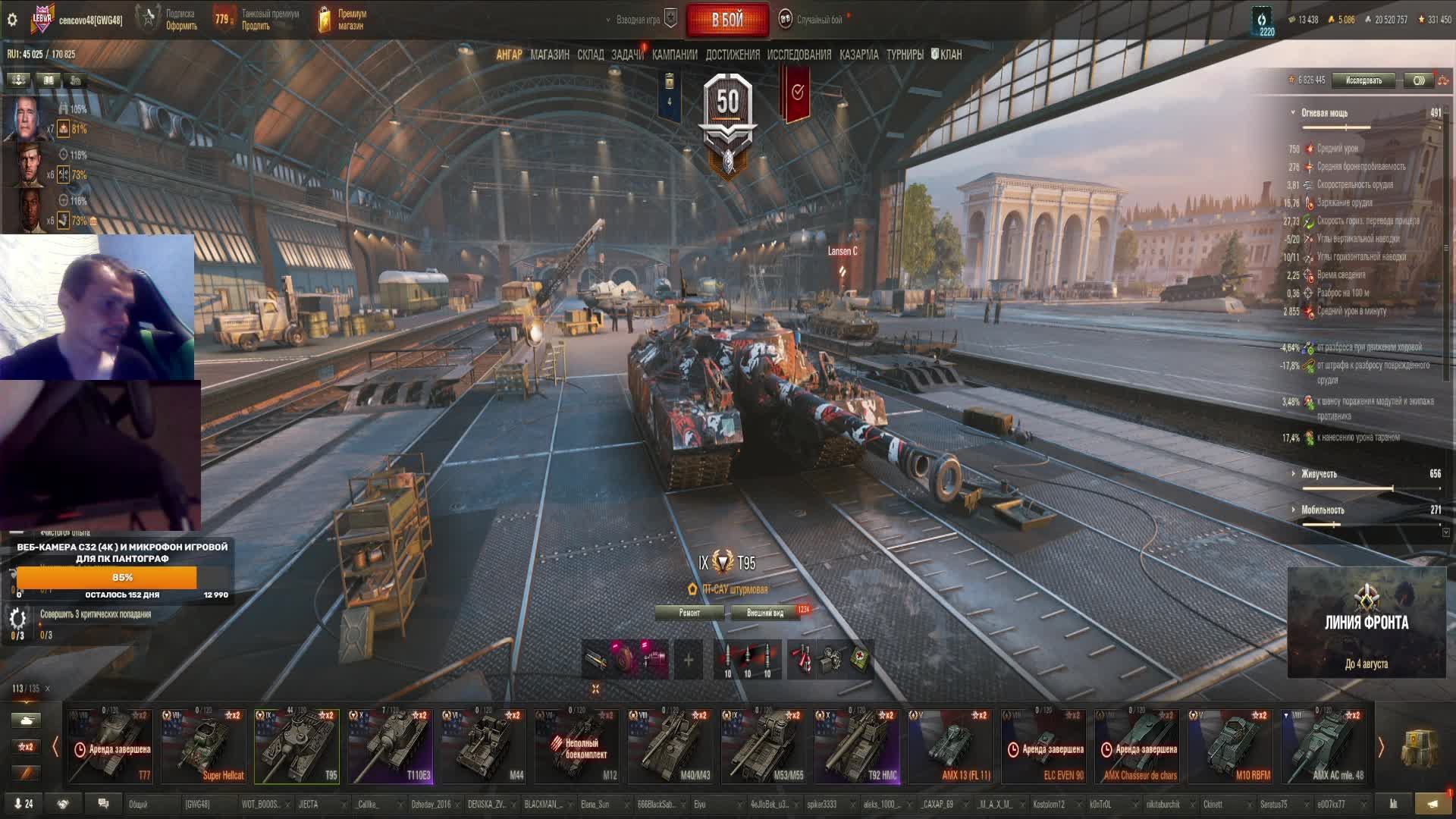This screenshot has width=1456, height=819.
Task: Expand the Живучесть survivability stats section
Action: (x=1319, y=474)
